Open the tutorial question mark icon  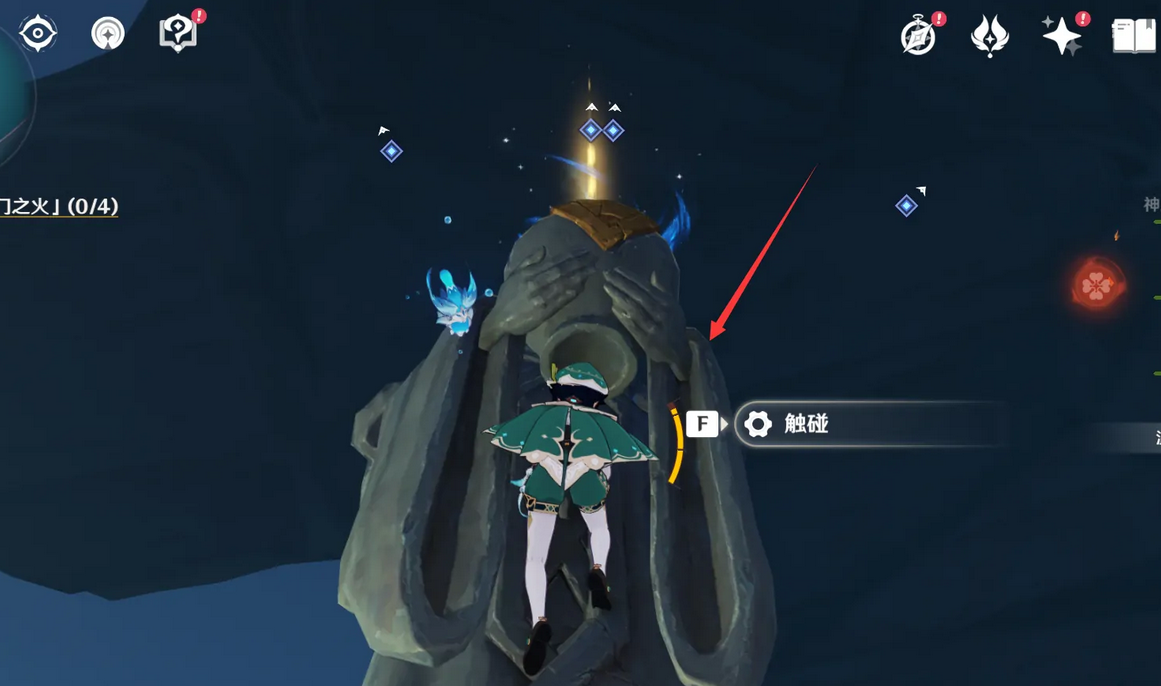[x=178, y=34]
